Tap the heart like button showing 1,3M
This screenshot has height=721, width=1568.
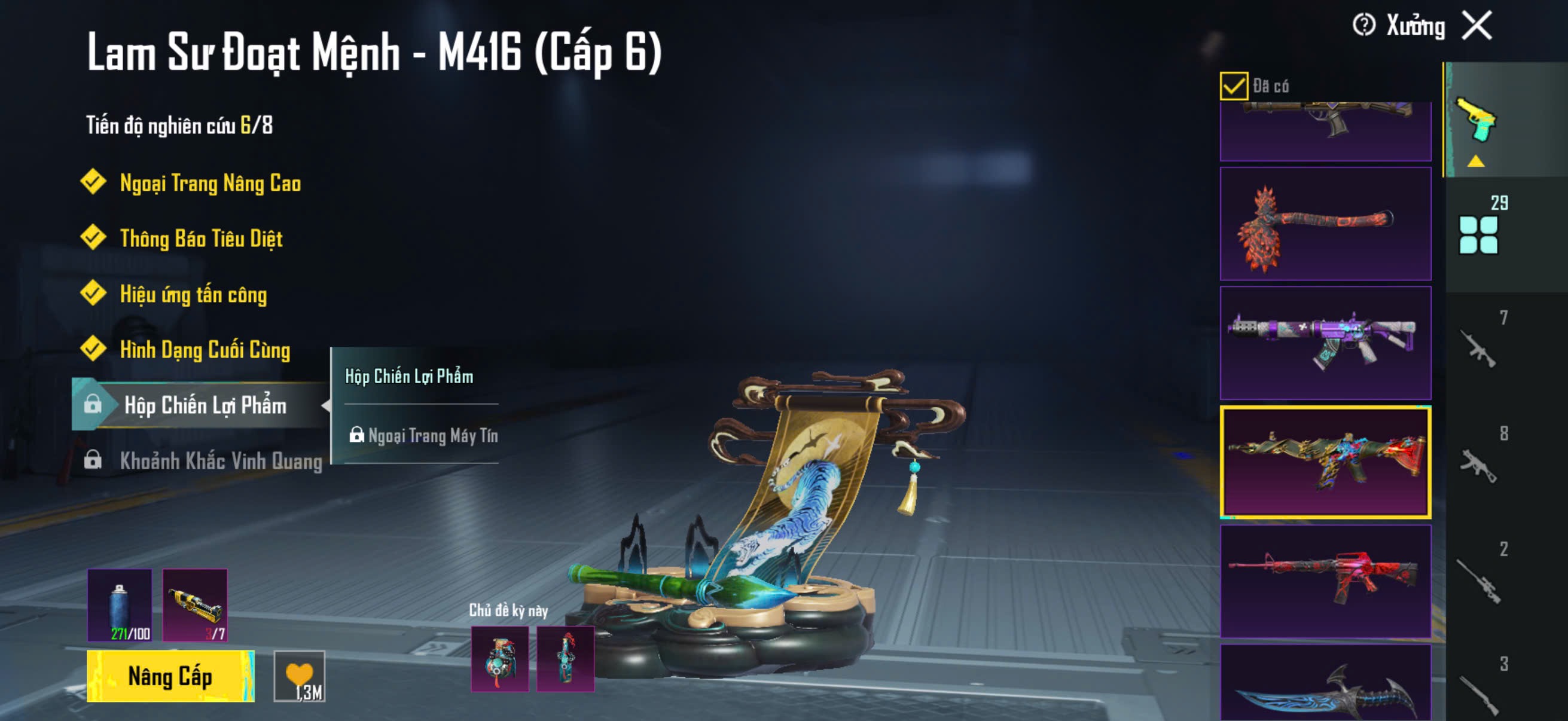pos(300,676)
